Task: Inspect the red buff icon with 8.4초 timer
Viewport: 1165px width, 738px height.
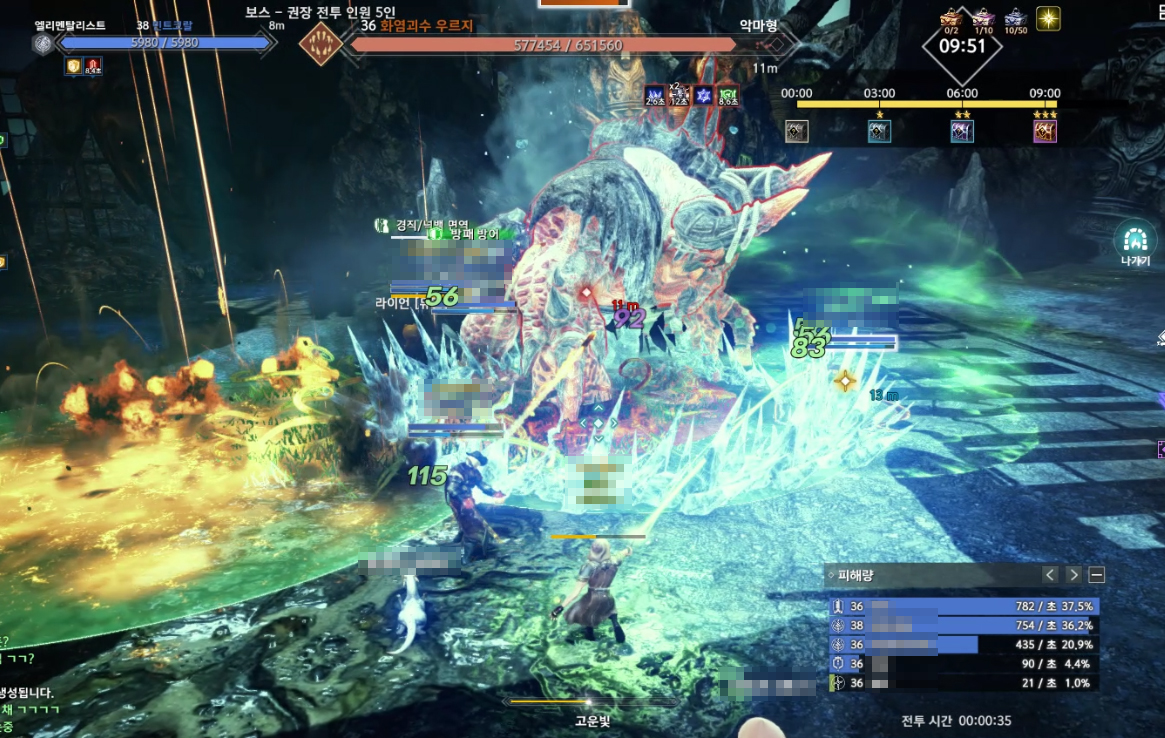Action: 93,66
